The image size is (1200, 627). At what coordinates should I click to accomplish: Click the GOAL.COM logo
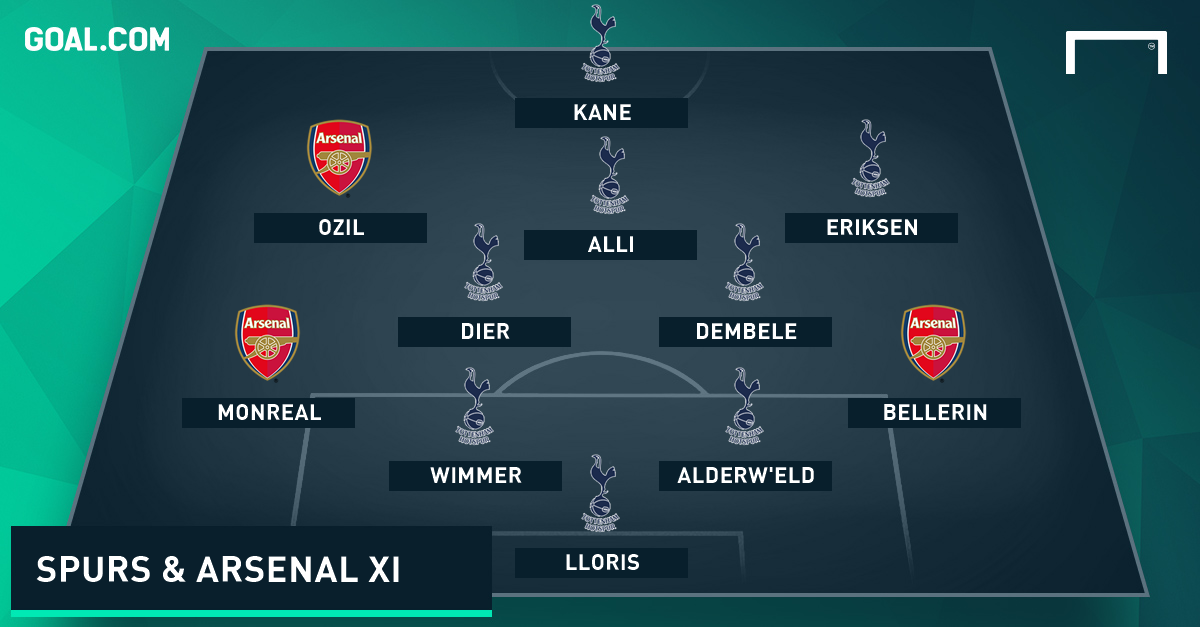tap(97, 39)
